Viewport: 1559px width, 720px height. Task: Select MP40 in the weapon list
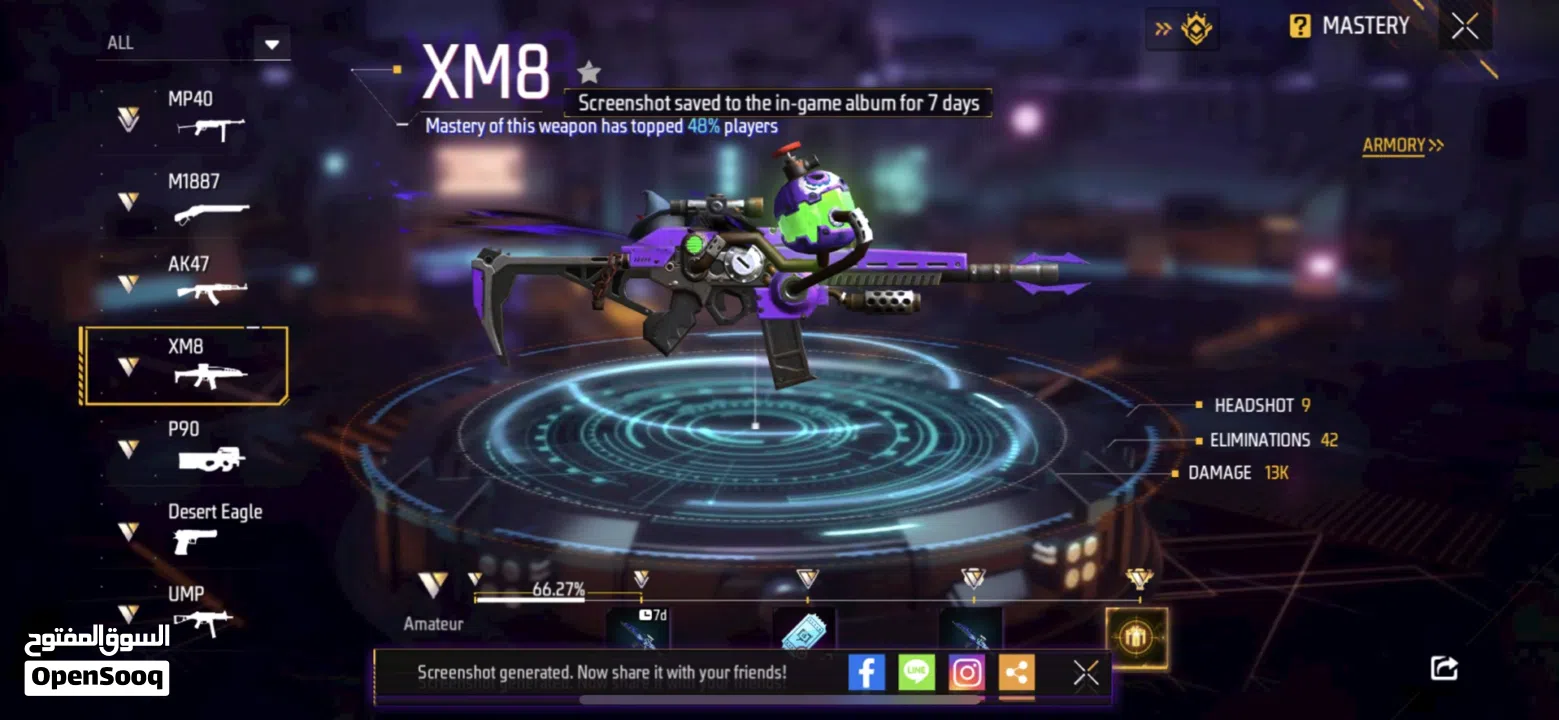tap(191, 114)
